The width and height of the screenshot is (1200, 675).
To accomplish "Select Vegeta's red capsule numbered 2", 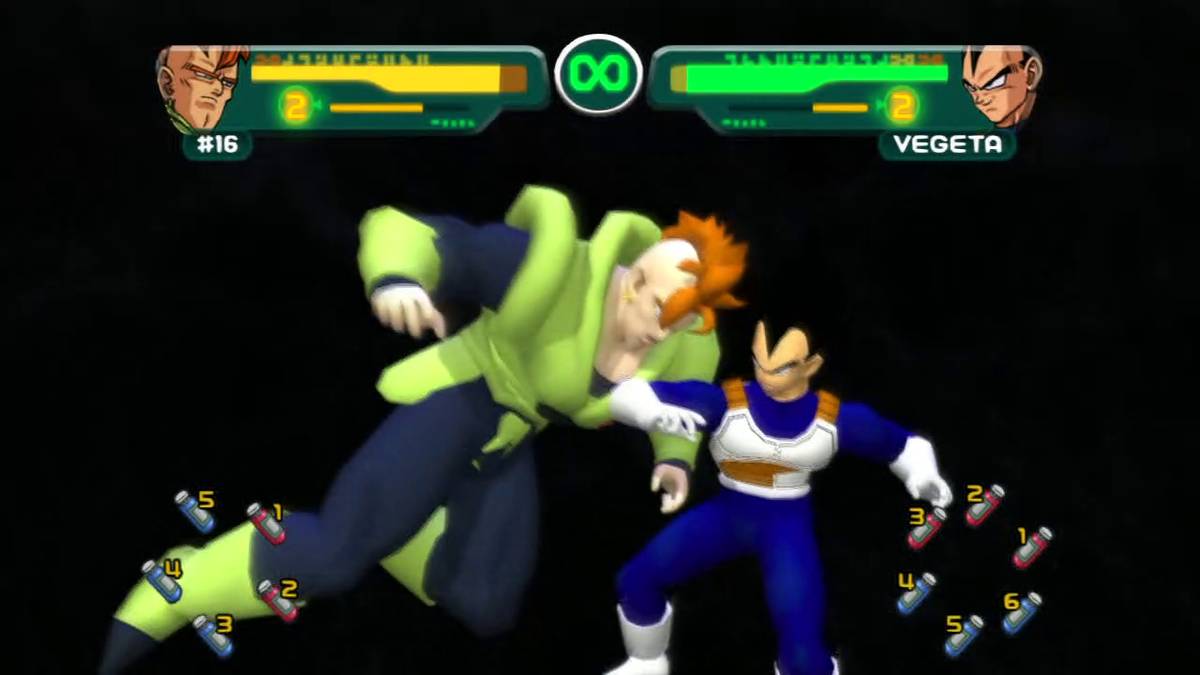I will [984, 505].
